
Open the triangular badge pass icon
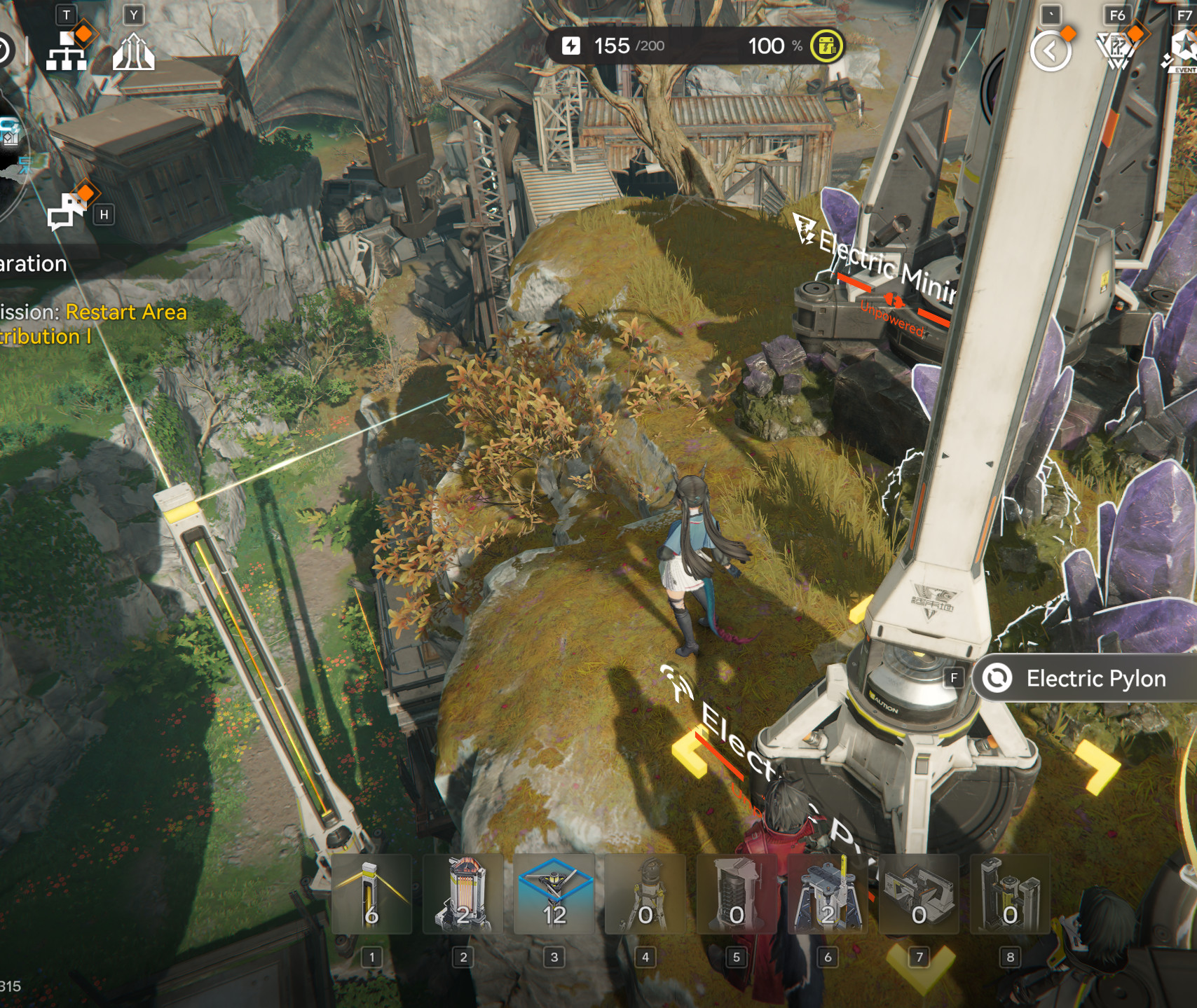pyautogui.click(x=1116, y=50)
